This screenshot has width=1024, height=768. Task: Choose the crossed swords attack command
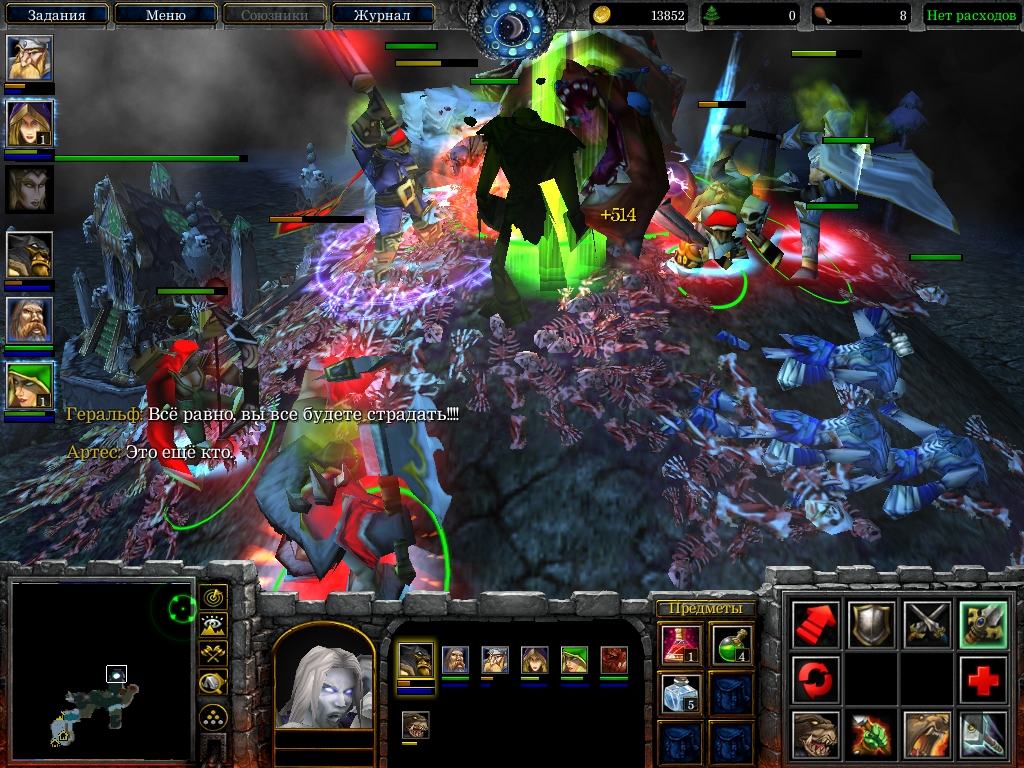tap(926, 624)
